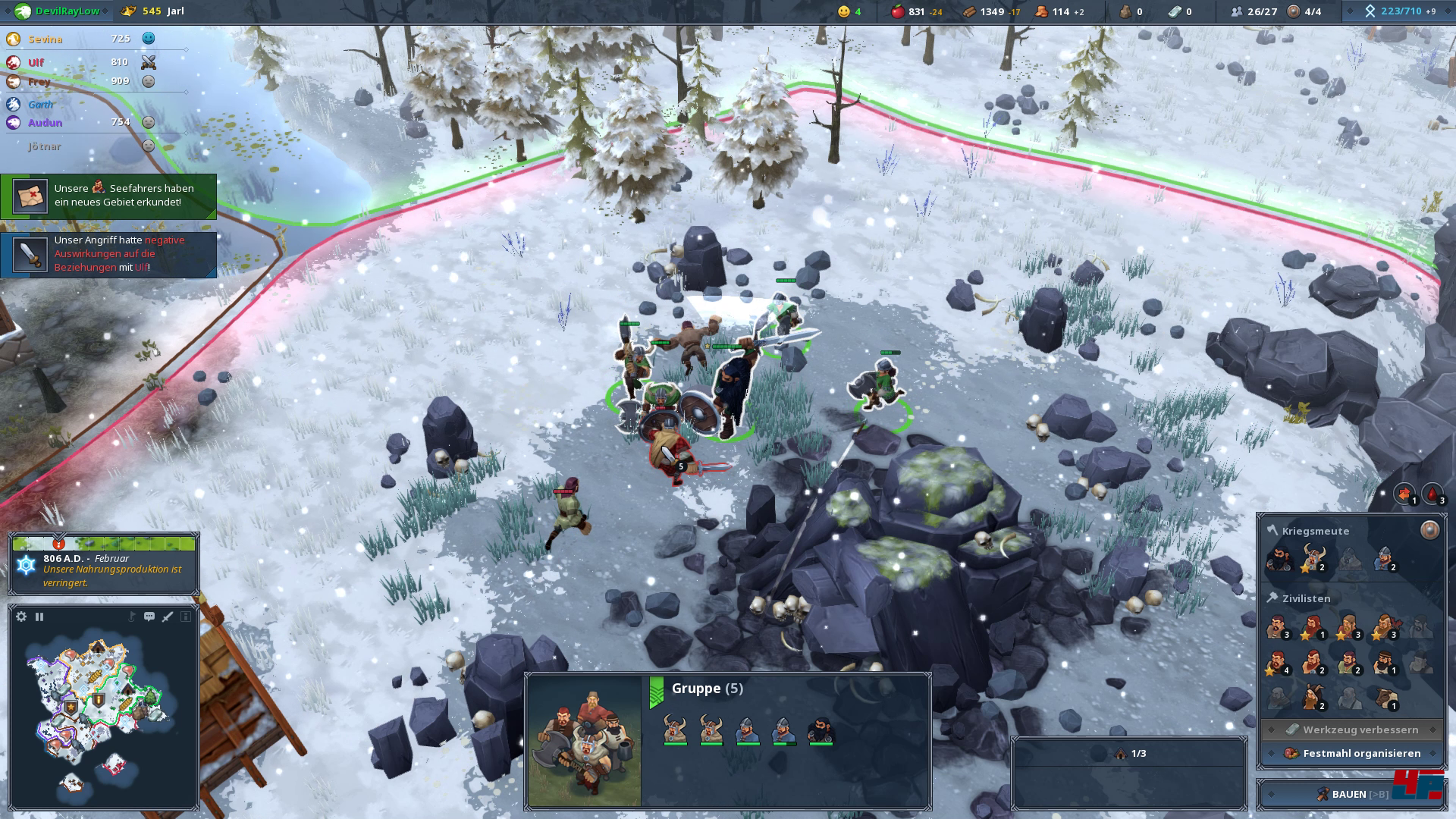Click the Gruppe group portrait
The width and height of the screenshot is (1456, 819).
point(584,740)
